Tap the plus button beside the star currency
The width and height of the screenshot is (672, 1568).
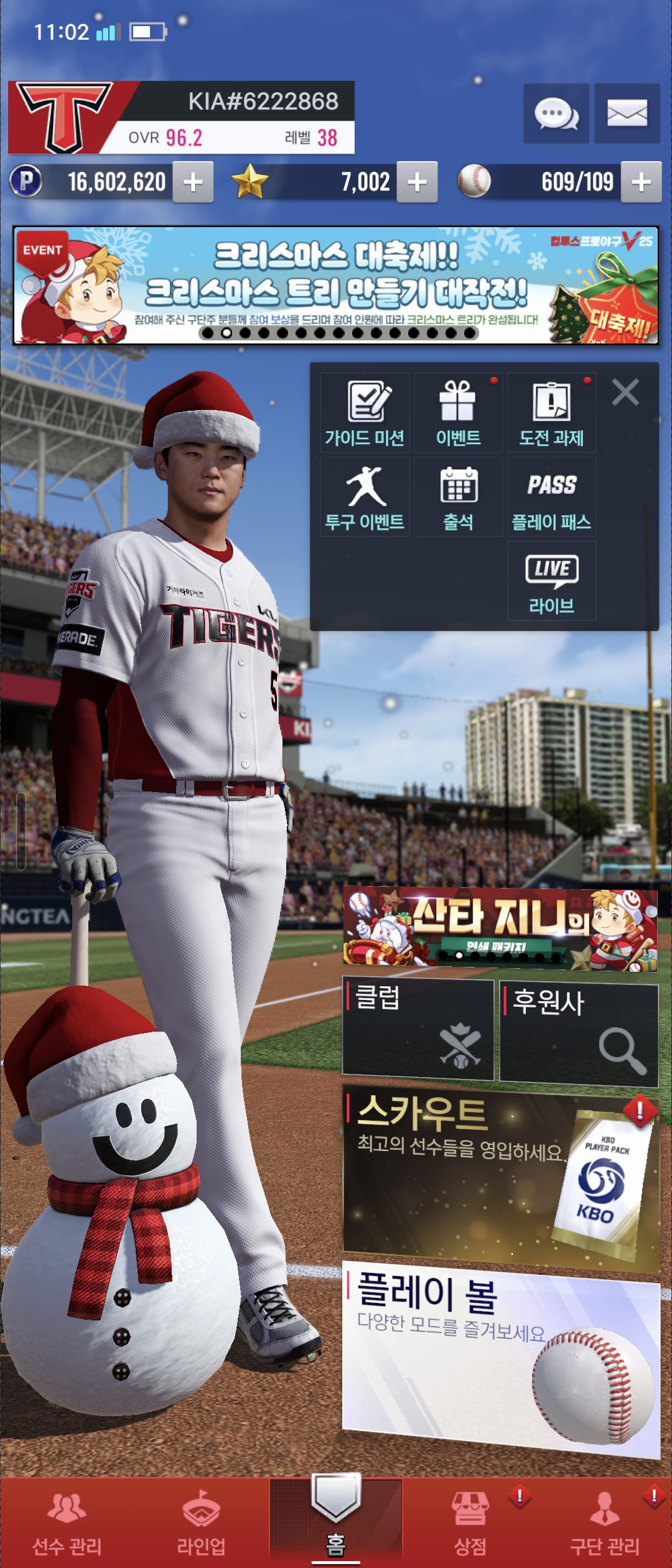click(x=417, y=182)
